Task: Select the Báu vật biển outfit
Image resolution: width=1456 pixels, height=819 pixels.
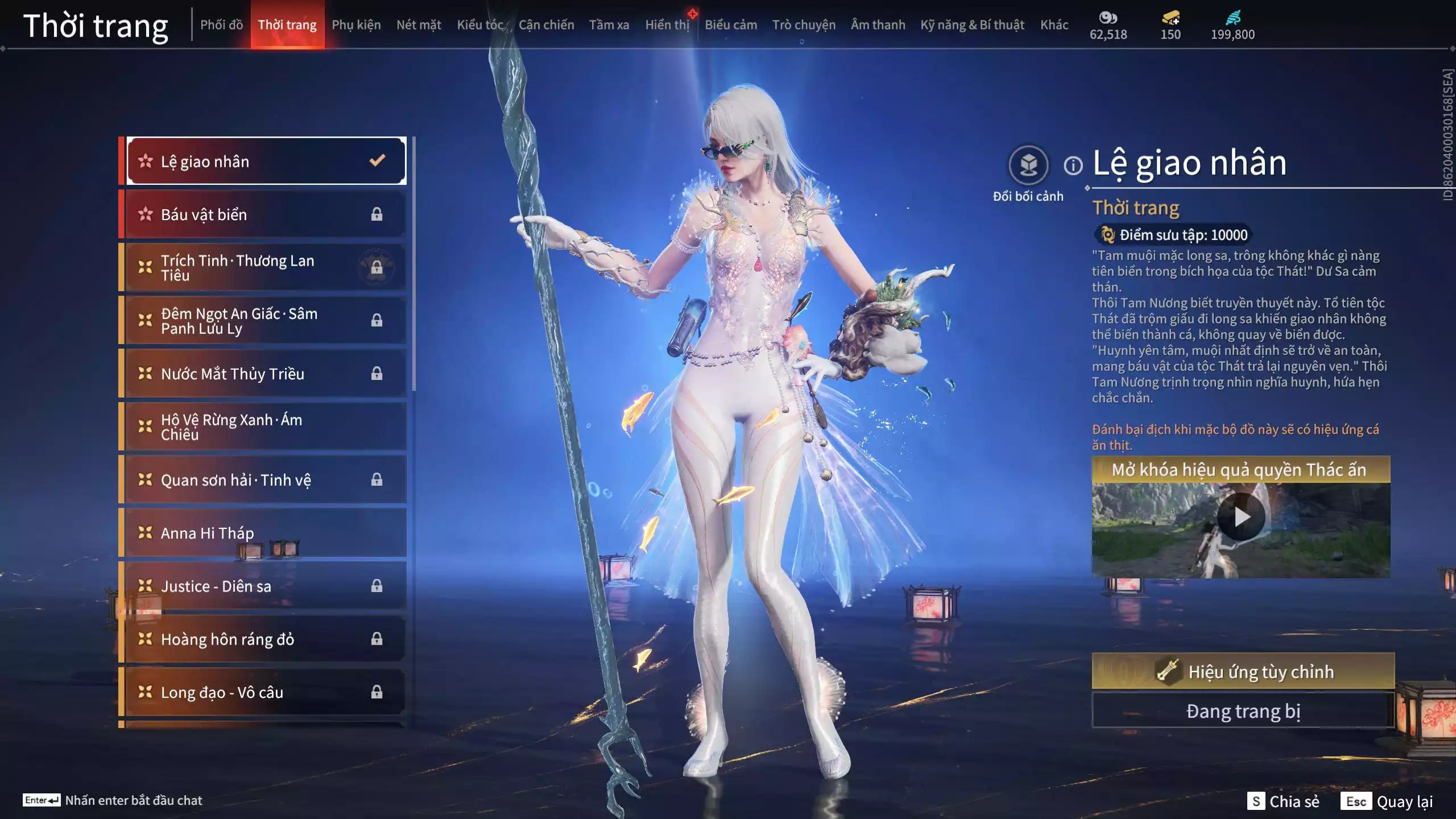Action: coord(265,214)
